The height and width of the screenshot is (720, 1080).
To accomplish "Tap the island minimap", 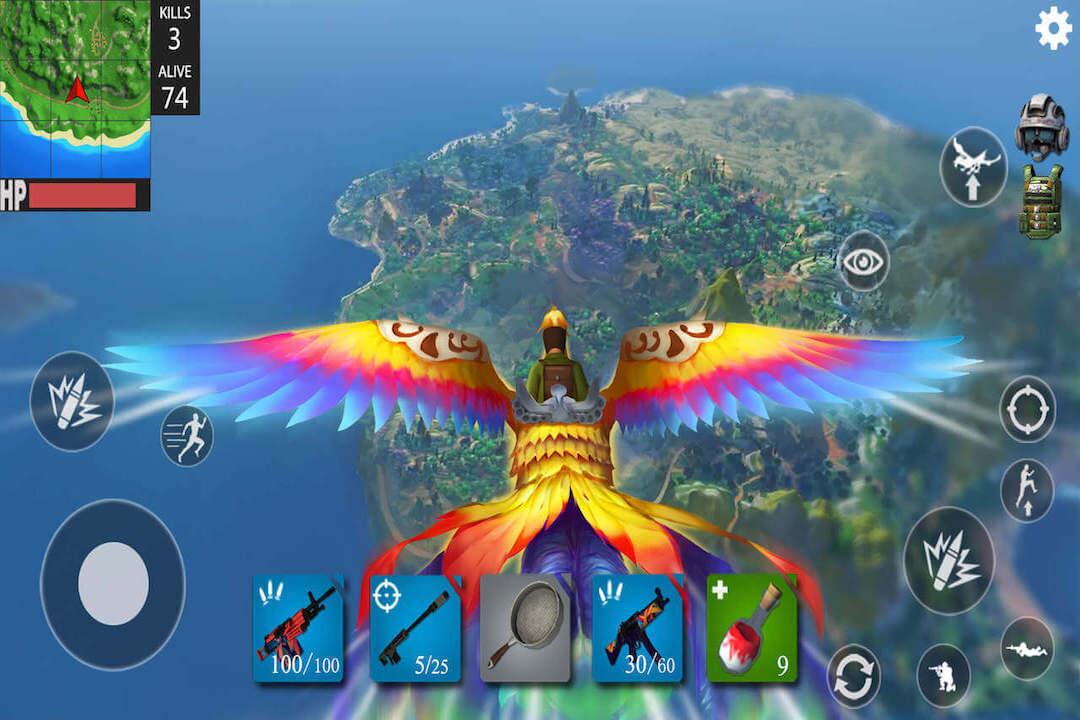I will pyautogui.click(x=75, y=88).
